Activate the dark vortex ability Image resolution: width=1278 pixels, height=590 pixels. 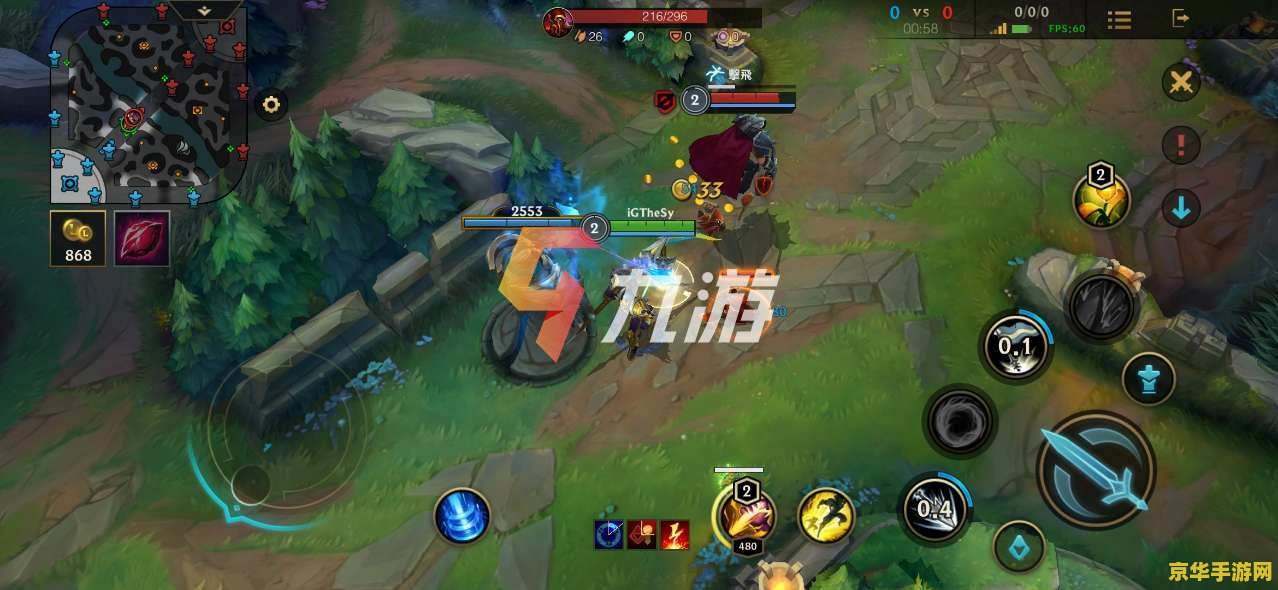(960, 421)
